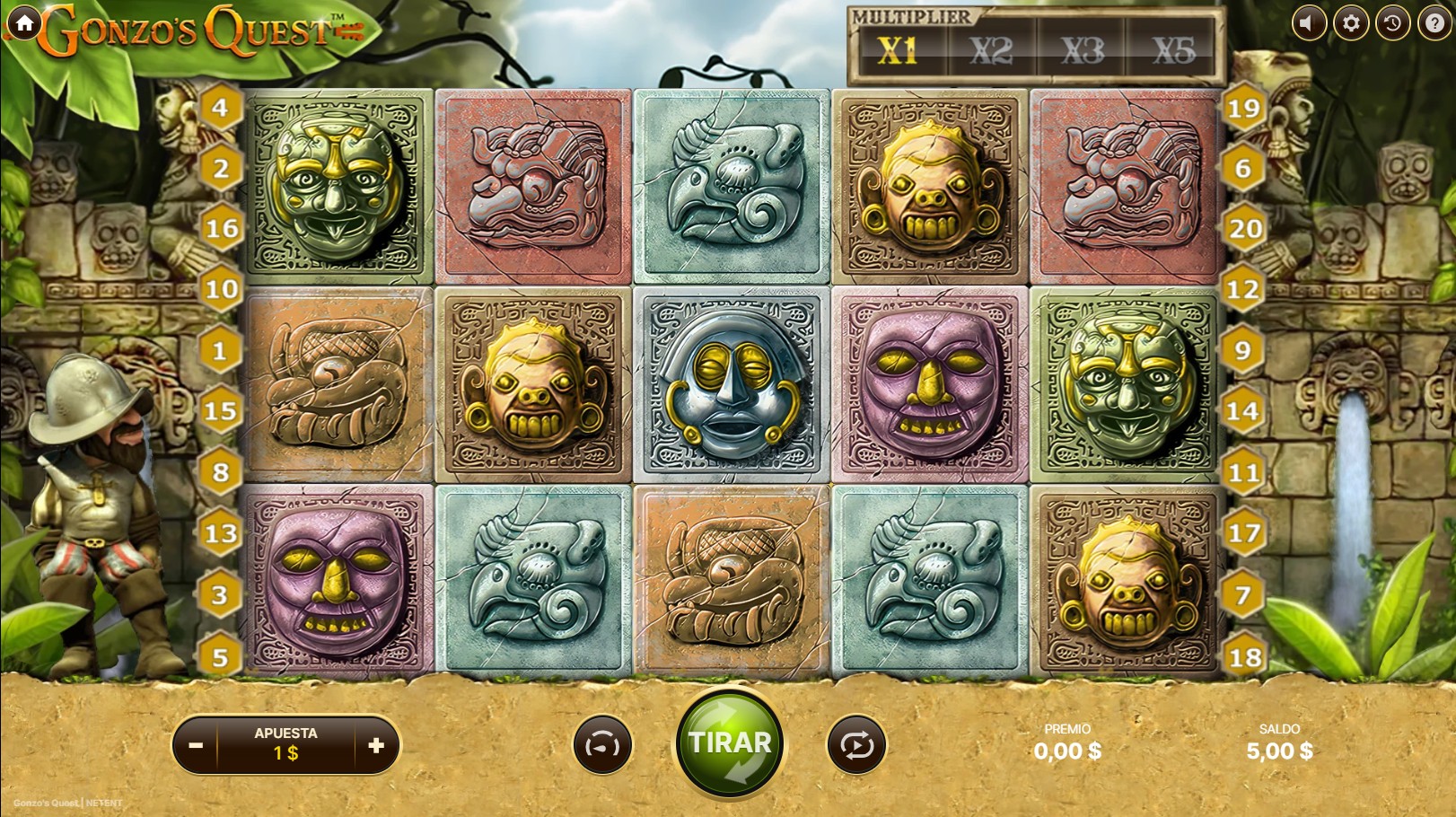Select the Home icon top-left
The width and height of the screenshot is (1456, 817).
22,22
